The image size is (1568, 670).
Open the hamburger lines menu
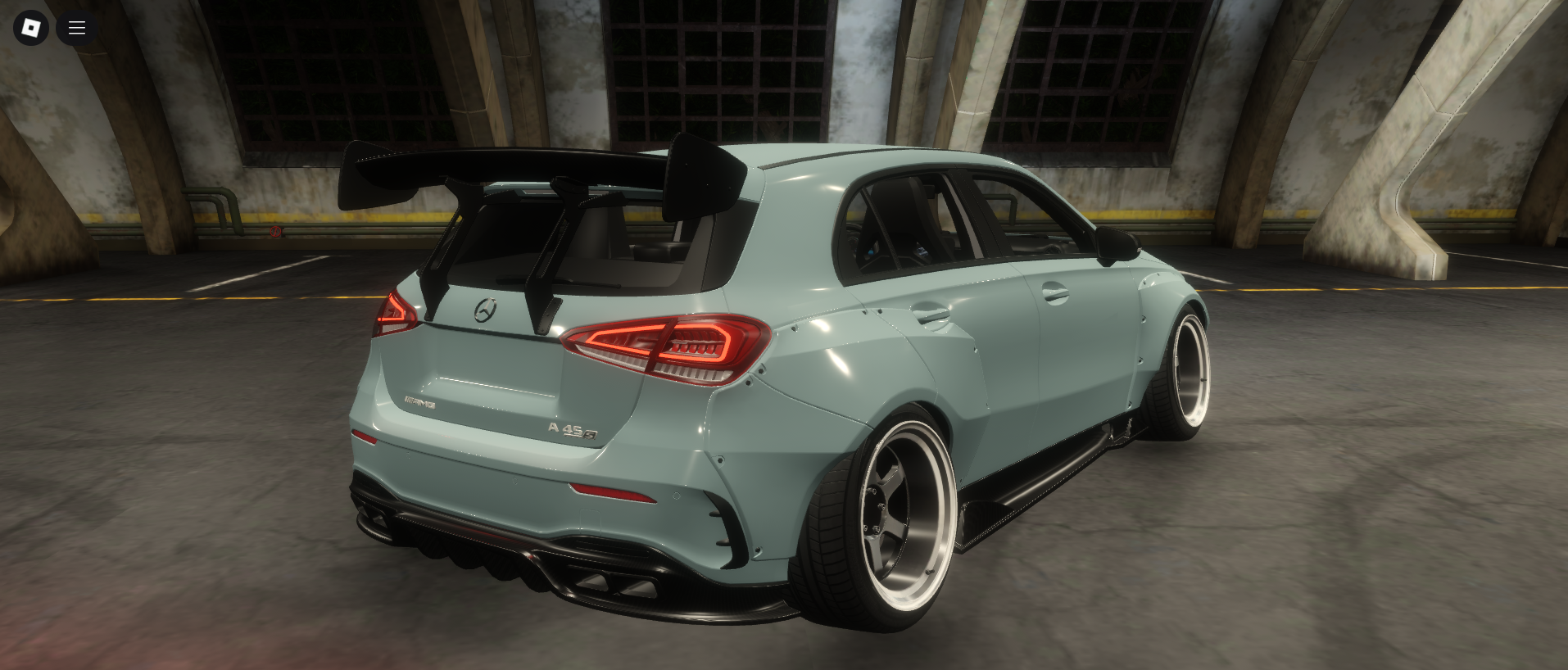click(x=77, y=28)
